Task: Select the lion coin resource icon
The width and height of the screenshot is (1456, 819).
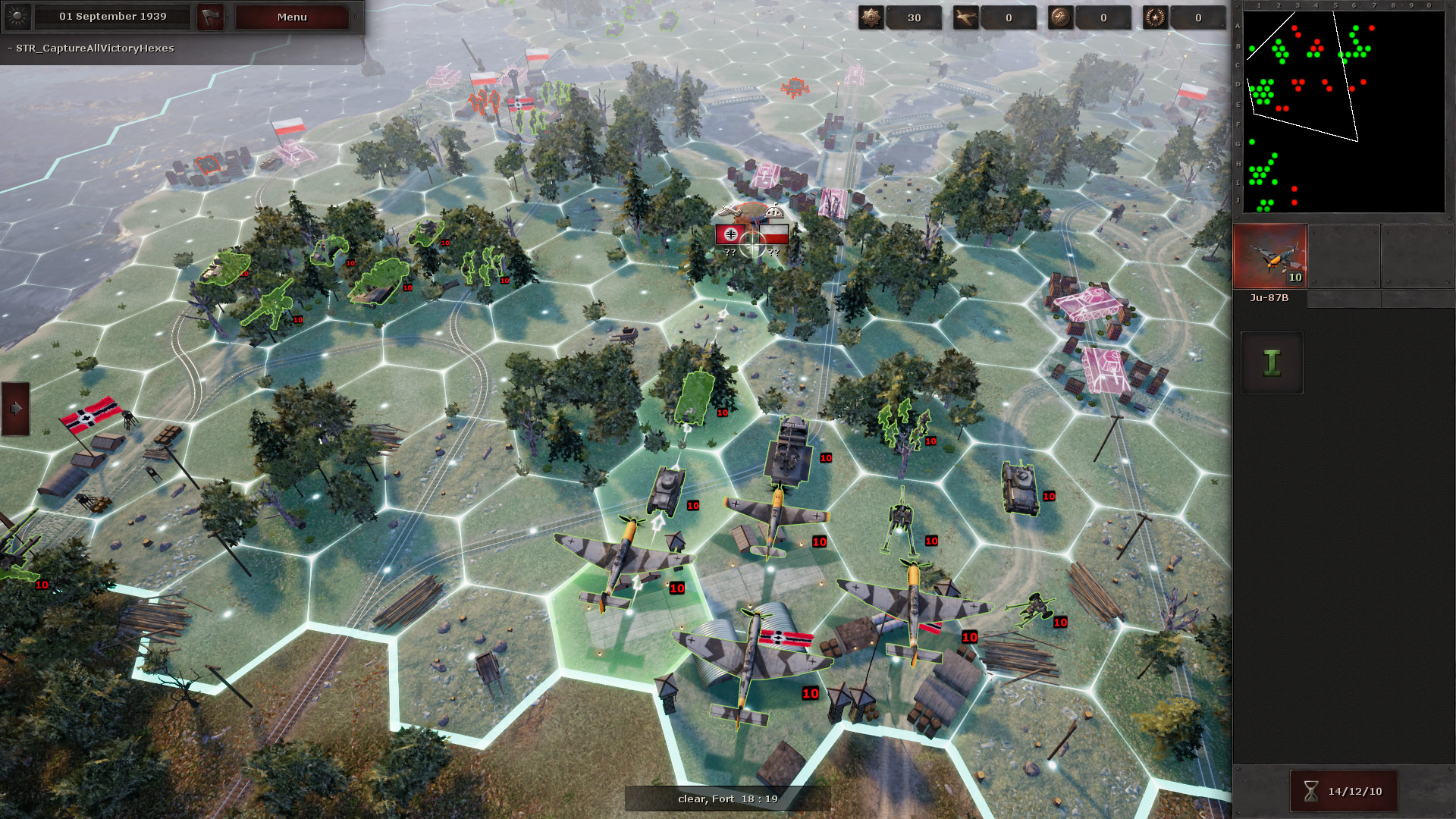Action: [x=1062, y=17]
